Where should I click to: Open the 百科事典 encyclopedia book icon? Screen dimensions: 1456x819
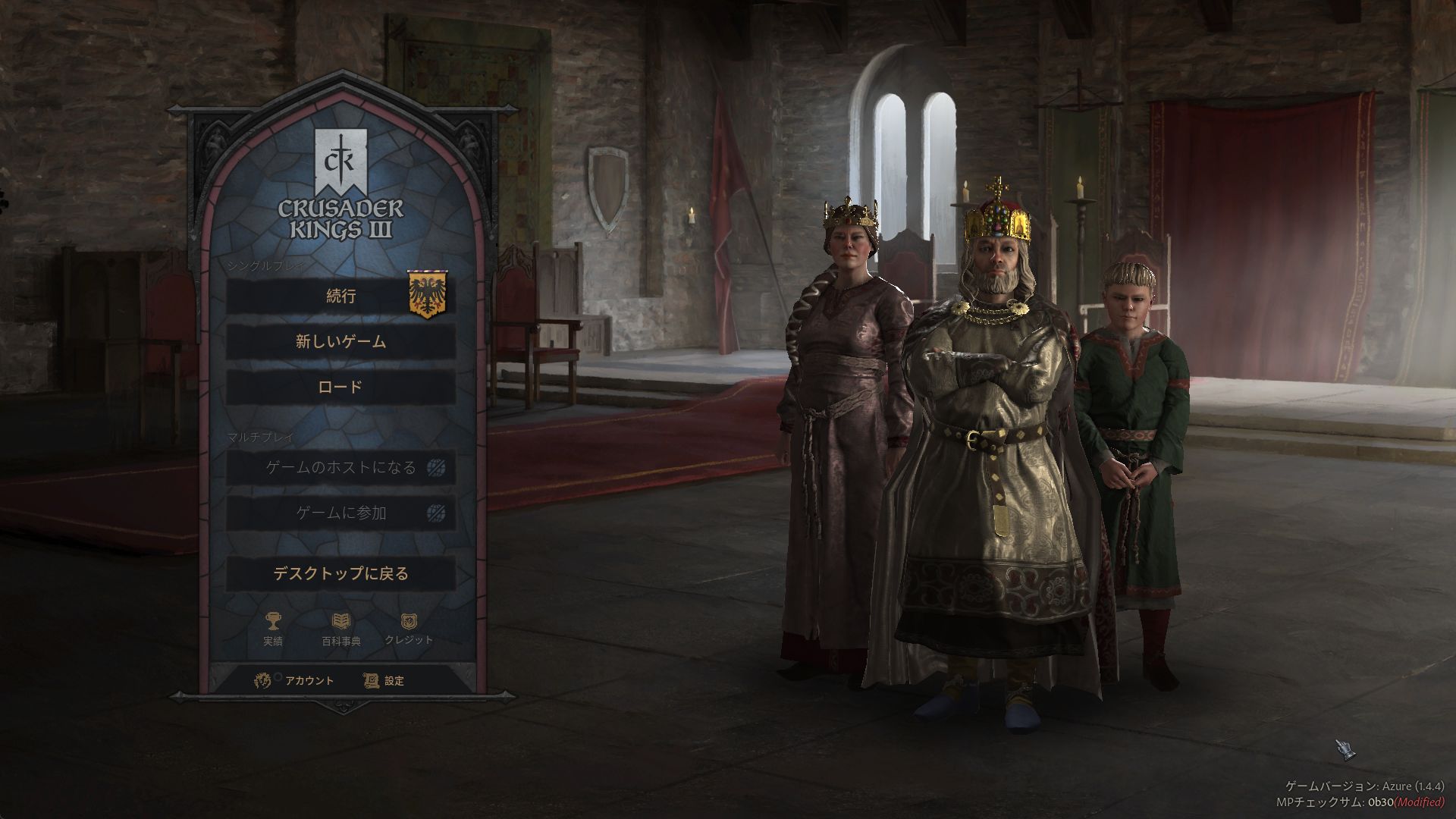pos(341,623)
